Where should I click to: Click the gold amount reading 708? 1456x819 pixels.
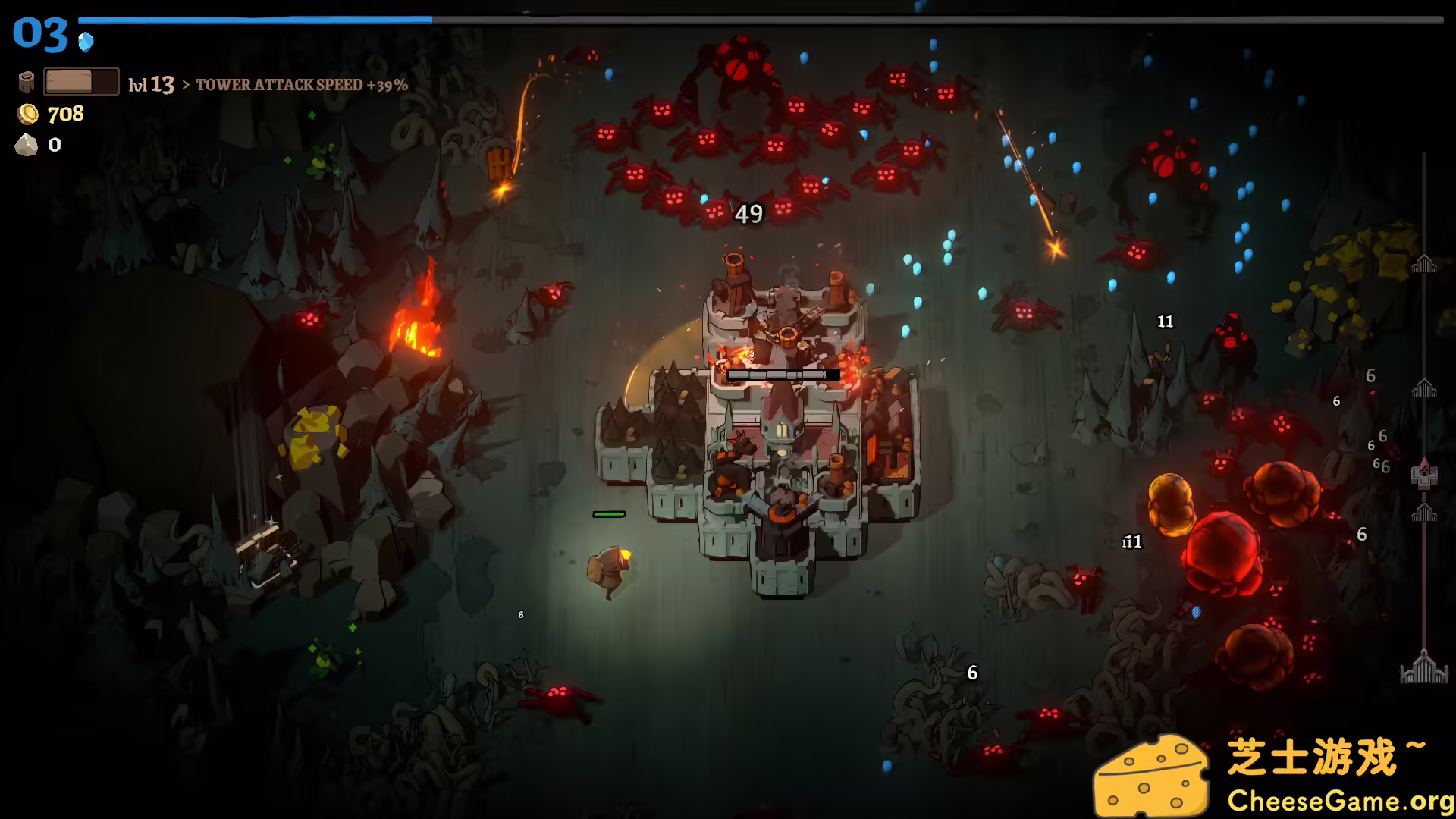[x=65, y=114]
